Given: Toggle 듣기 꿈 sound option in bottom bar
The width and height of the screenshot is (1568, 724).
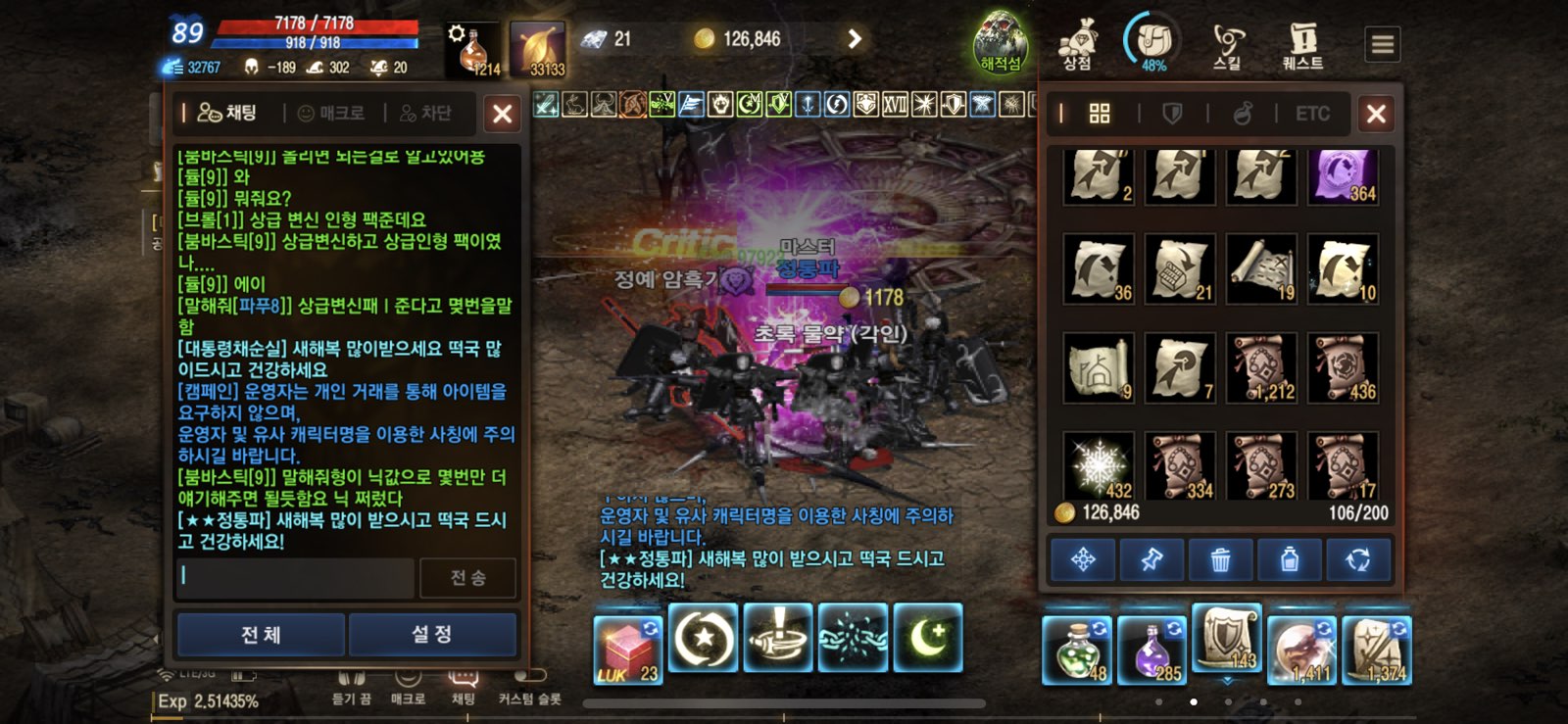Looking at the screenshot, I should click(x=353, y=687).
